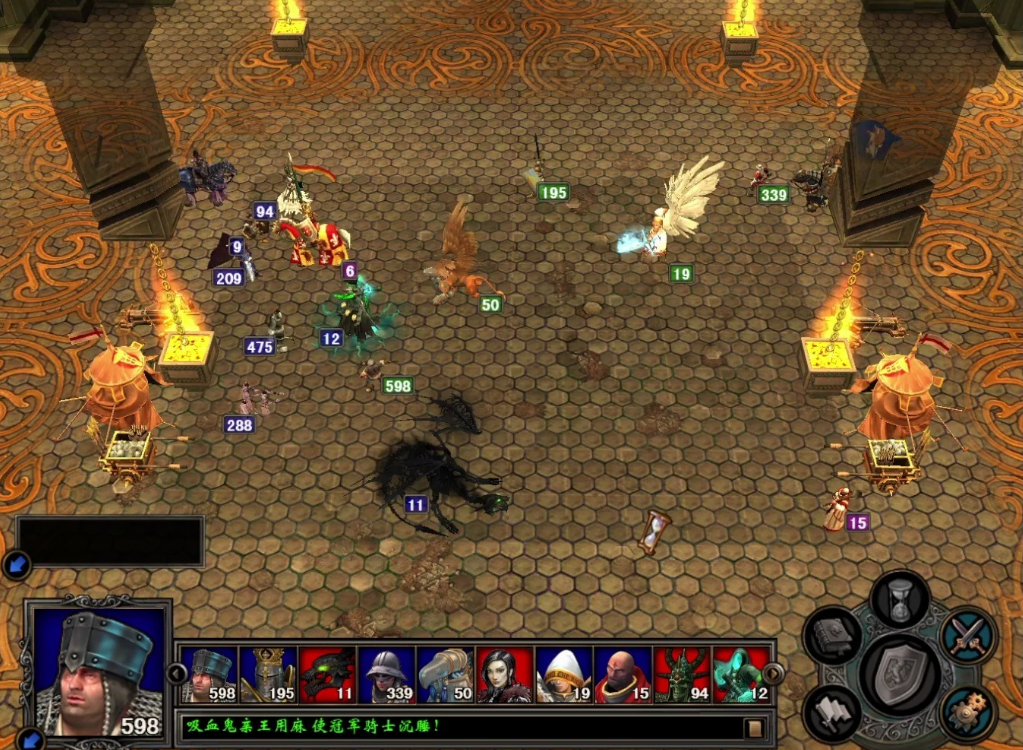This screenshot has width=1023, height=750.
Task: Select the griffin portrait showing 50
Action: [446, 675]
